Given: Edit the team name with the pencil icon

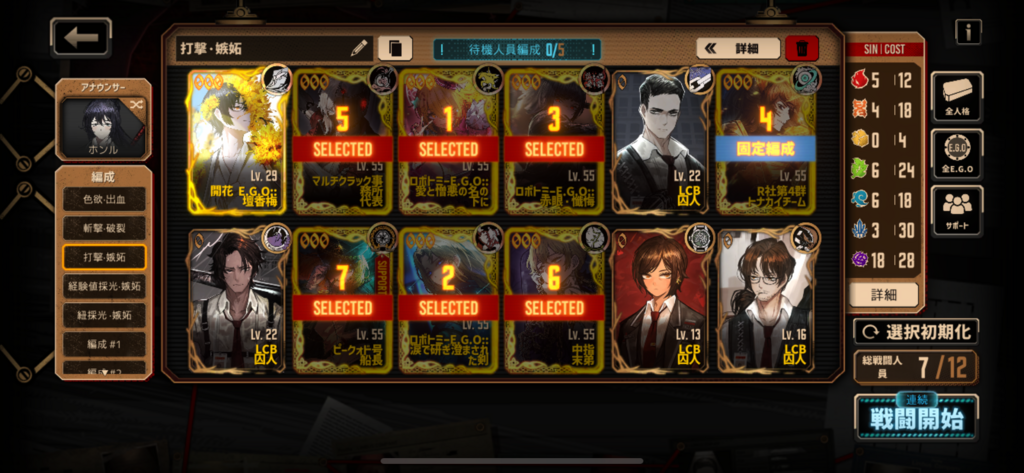Looking at the screenshot, I should pyautogui.click(x=359, y=47).
